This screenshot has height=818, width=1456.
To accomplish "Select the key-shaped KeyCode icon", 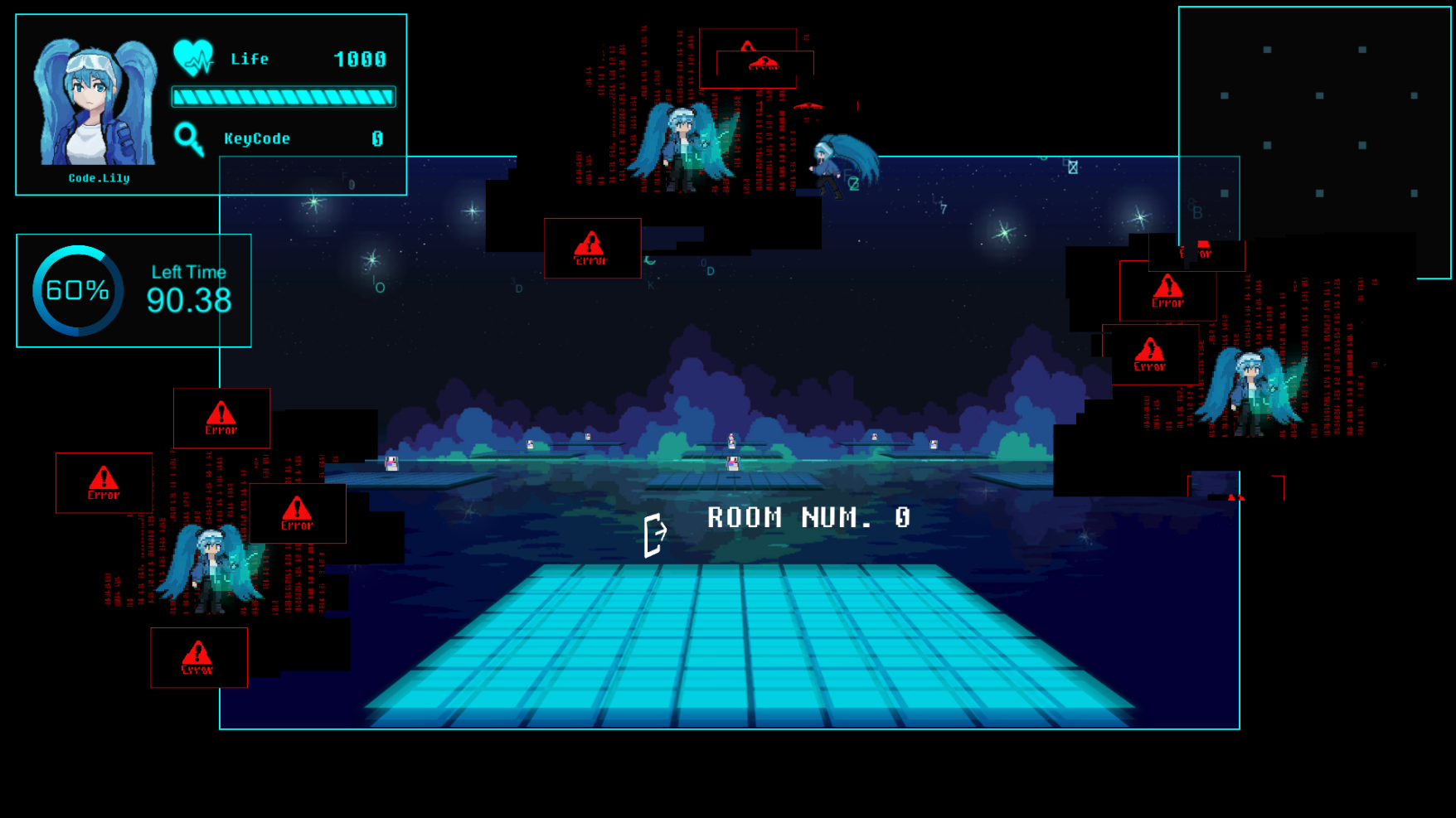I will click(190, 138).
